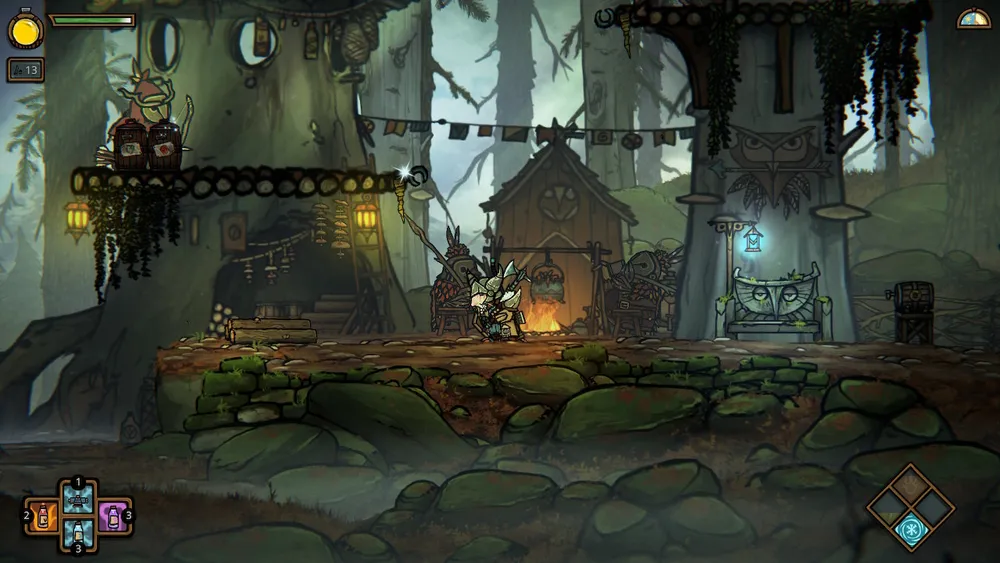Pick the top frost gadget item slot
1000x563 pixels.
pyautogui.click(x=78, y=498)
